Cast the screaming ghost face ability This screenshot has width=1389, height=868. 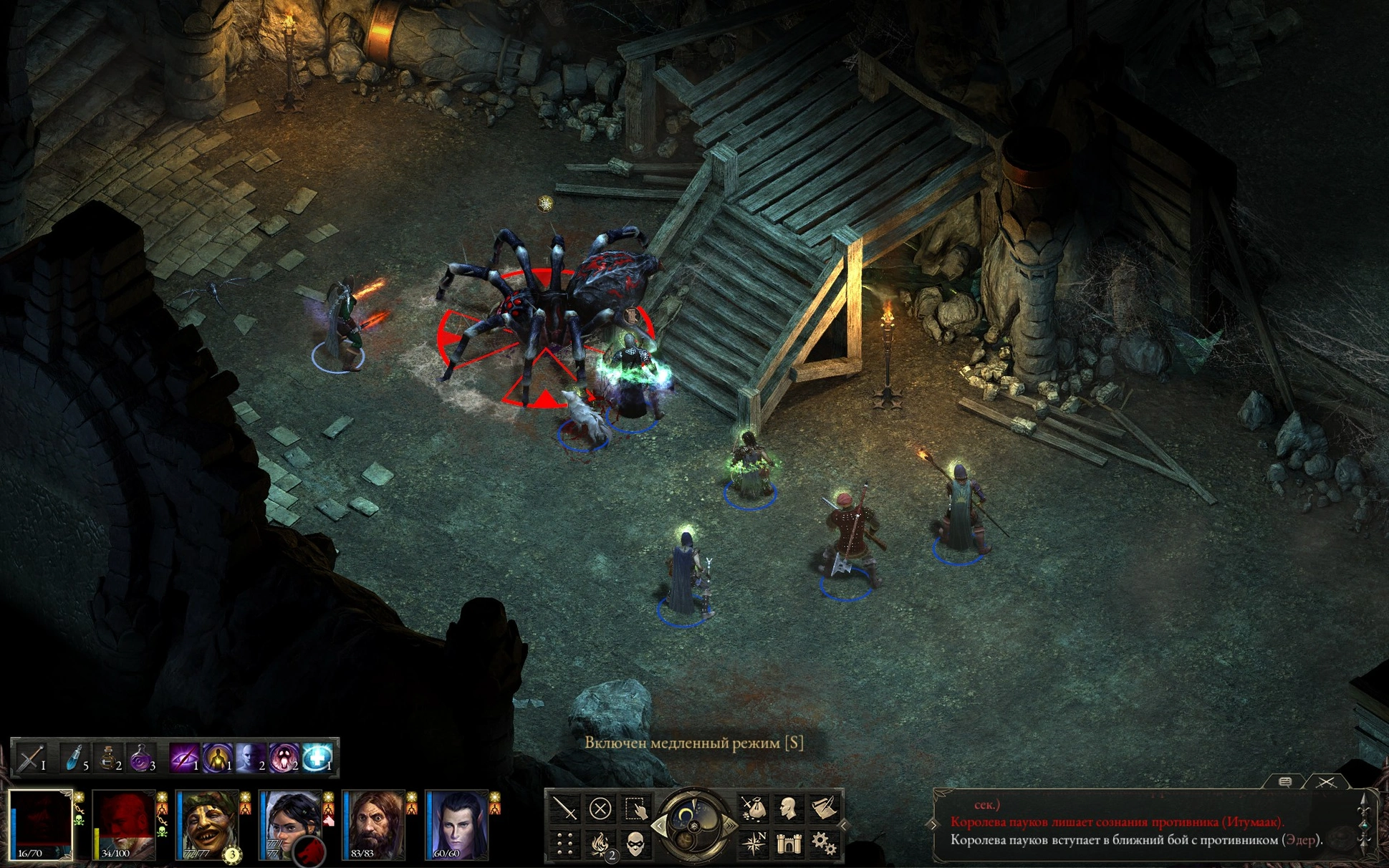point(284,758)
